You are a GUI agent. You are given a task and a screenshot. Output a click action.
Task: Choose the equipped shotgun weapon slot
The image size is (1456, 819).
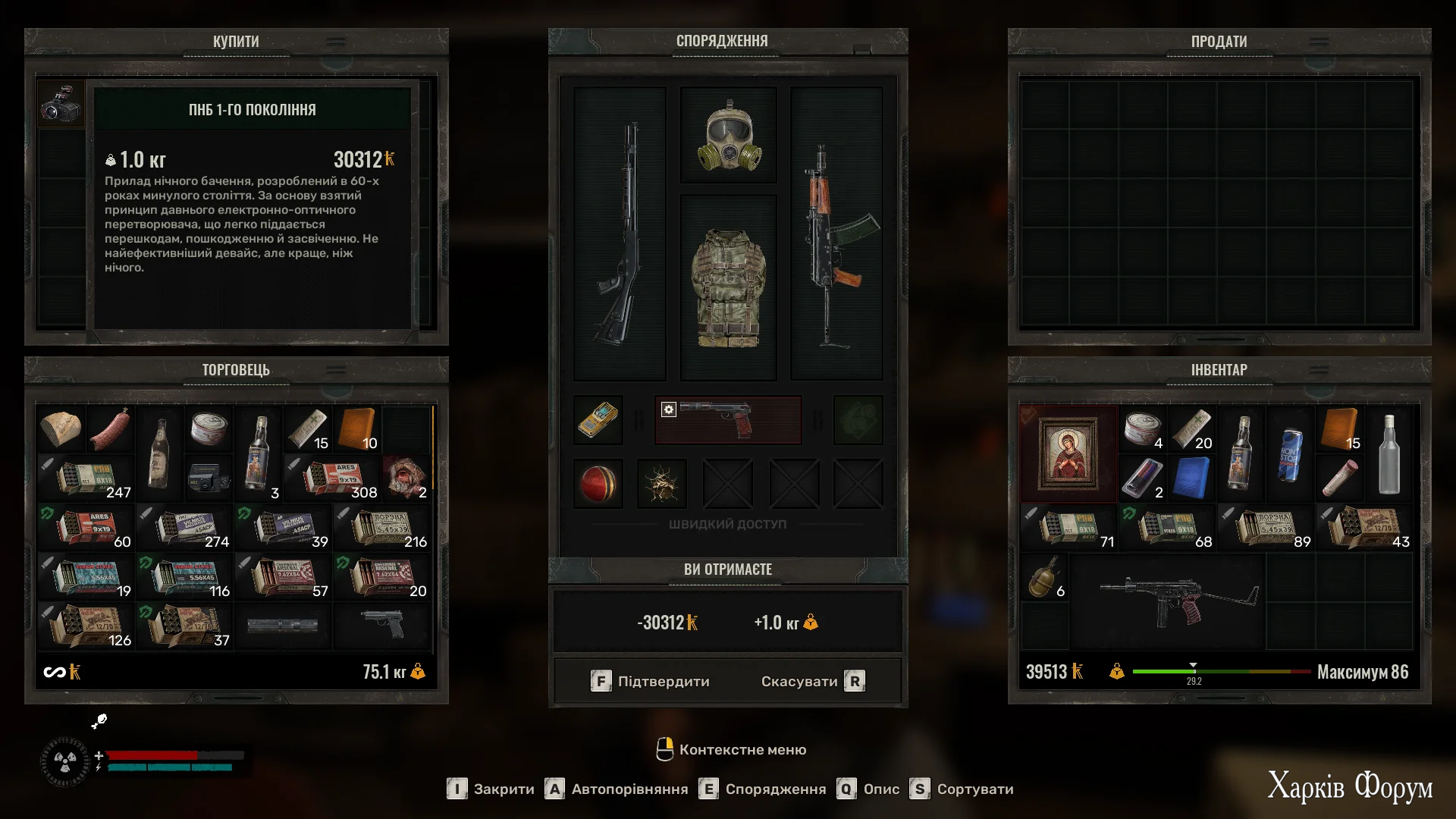click(620, 234)
